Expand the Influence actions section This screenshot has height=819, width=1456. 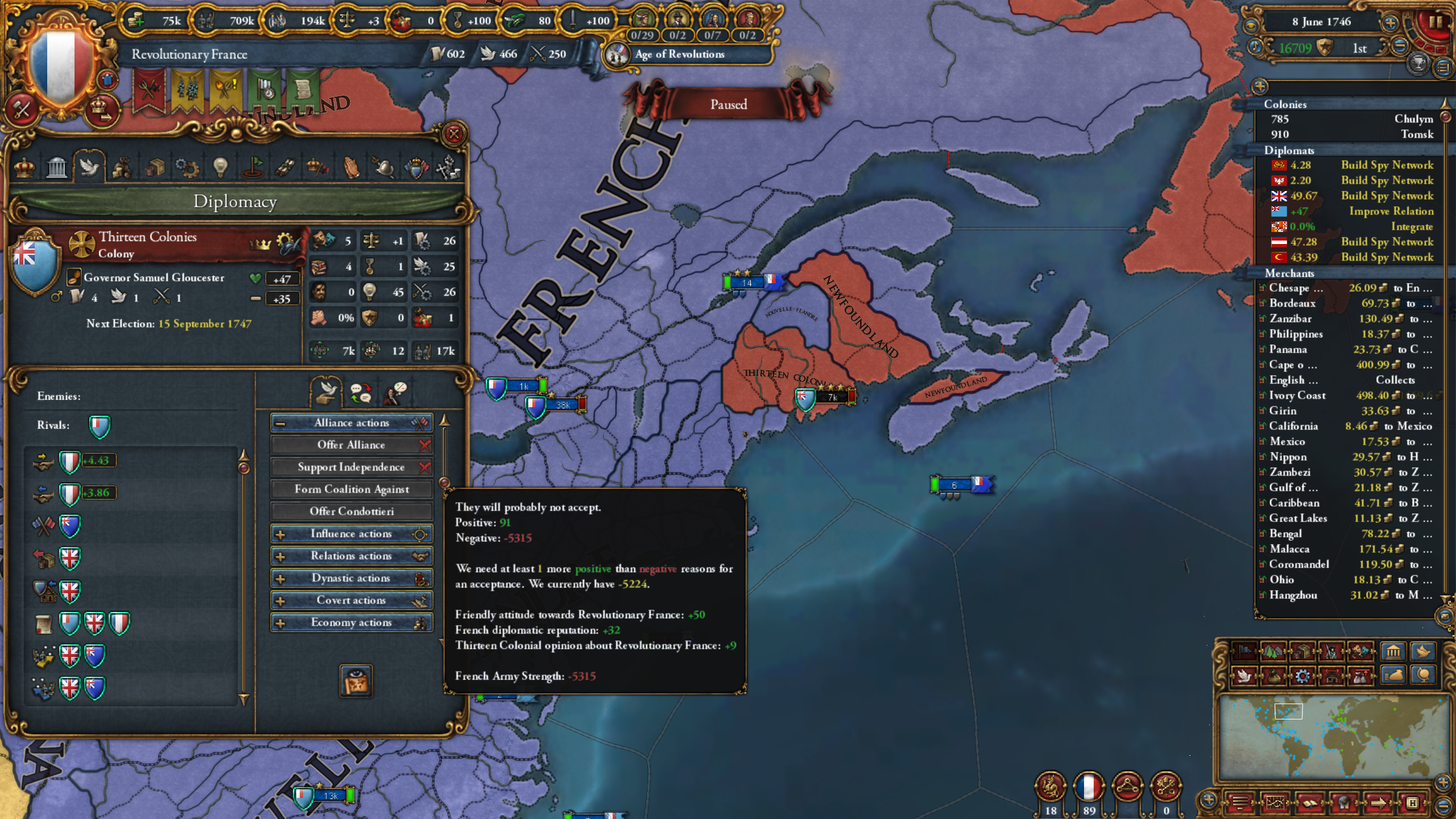pos(351,533)
